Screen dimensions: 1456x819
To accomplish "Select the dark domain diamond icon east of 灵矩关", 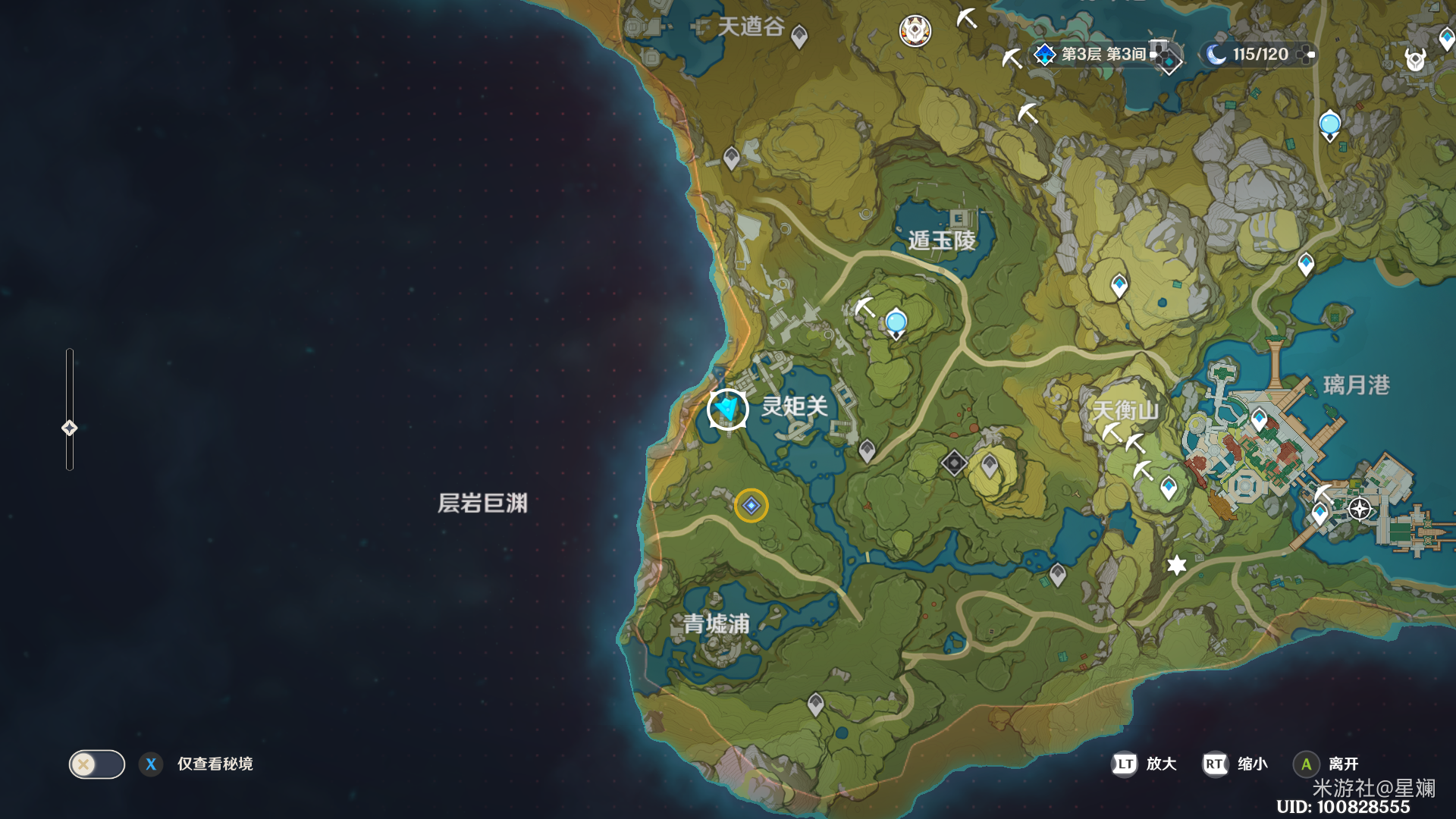I will (x=952, y=463).
